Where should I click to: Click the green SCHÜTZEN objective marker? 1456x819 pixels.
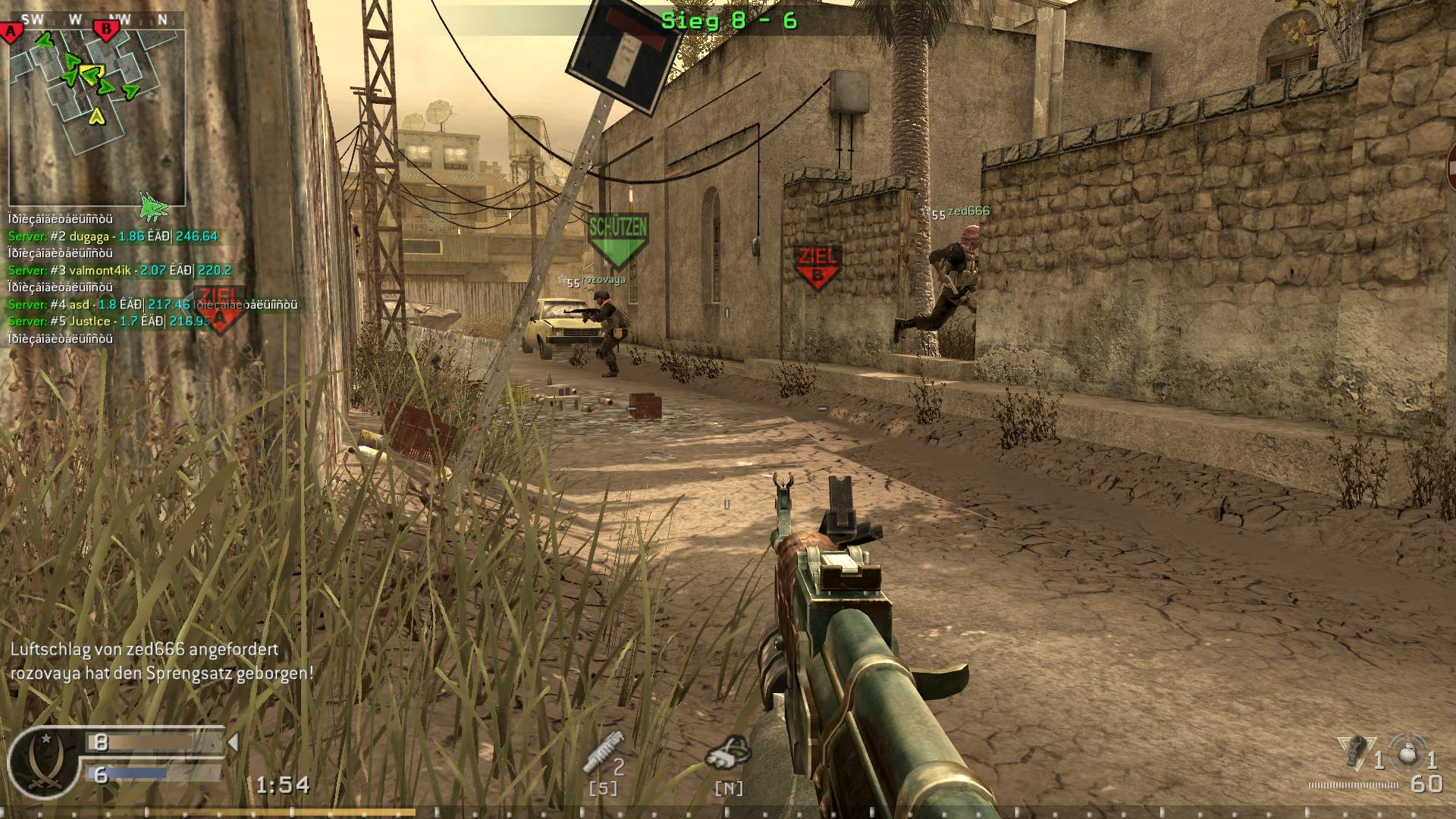point(618,235)
